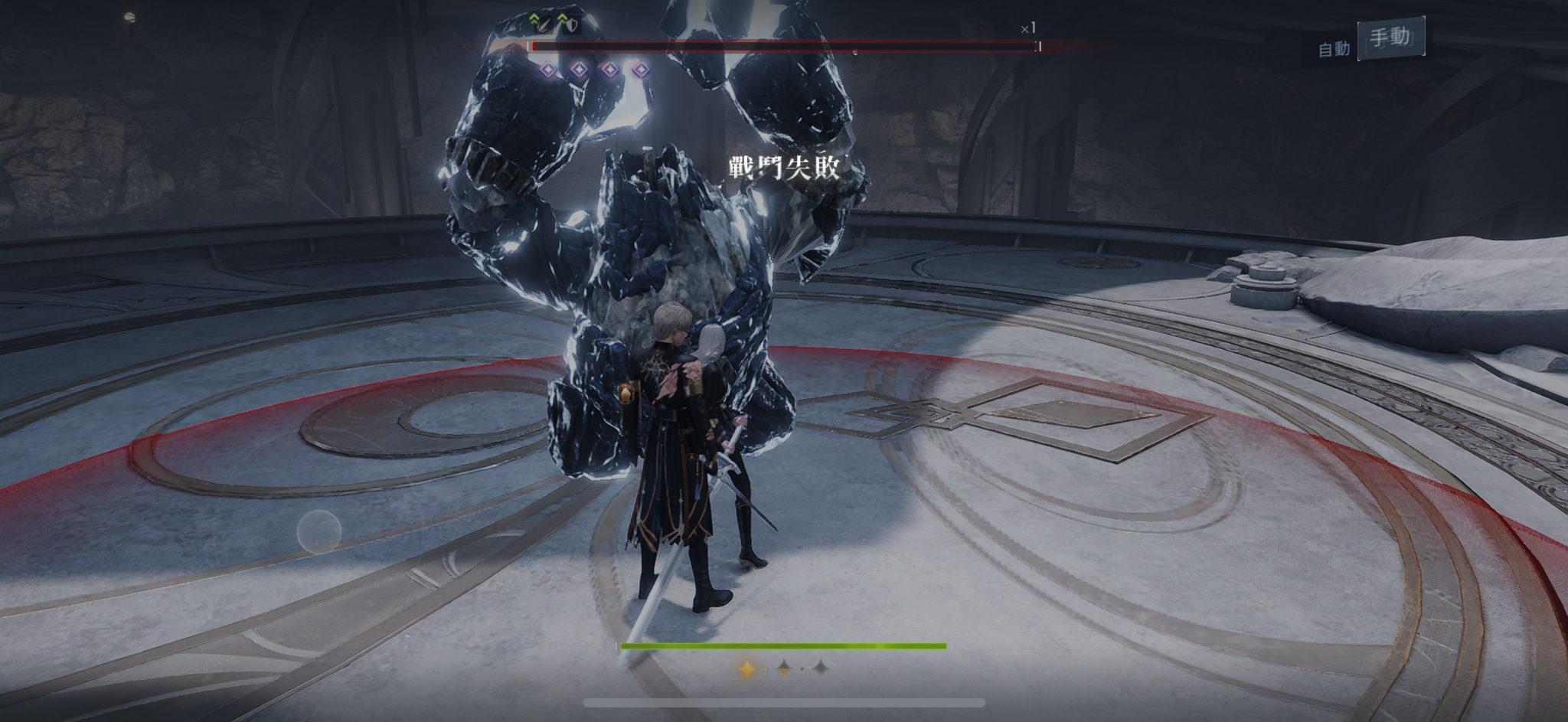
Task: Switch battle mode to 自動 (auto)
Action: tap(1333, 49)
